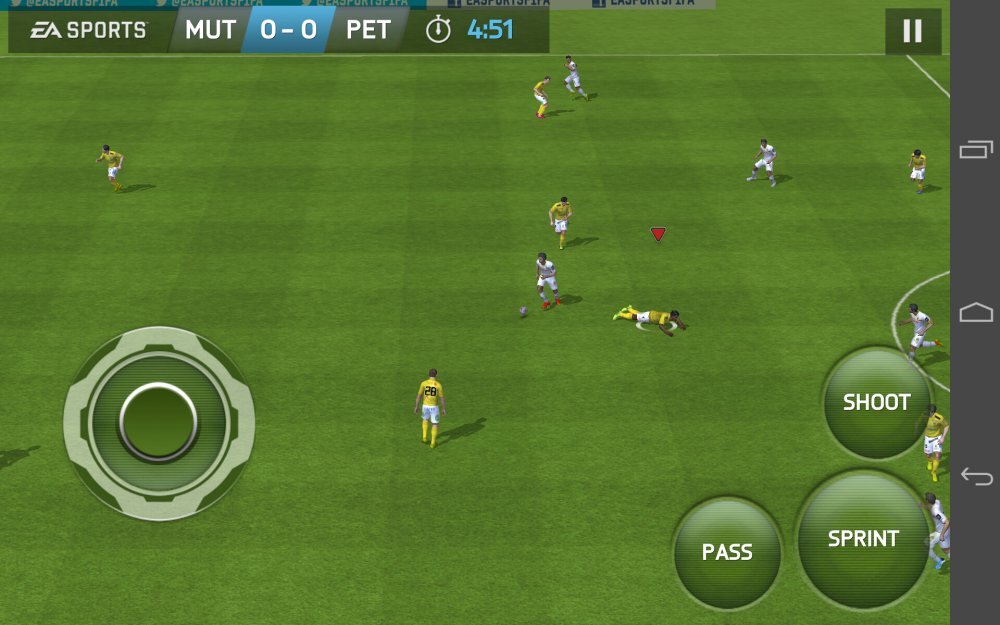Image resolution: width=1000 pixels, height=625 pixels.
Task: Touch the virtual joystick thumb pad
Action: tap(159, 422)
